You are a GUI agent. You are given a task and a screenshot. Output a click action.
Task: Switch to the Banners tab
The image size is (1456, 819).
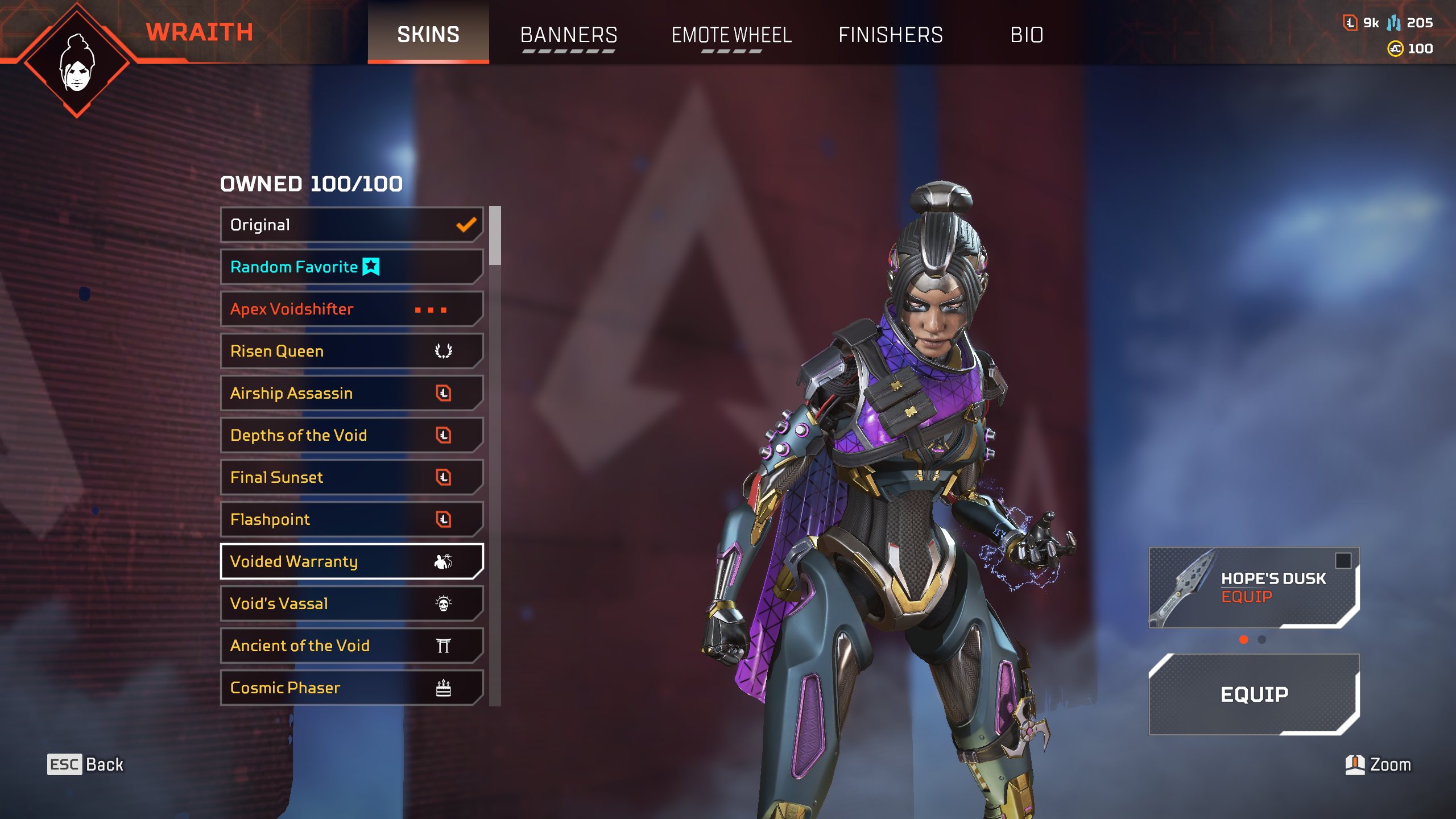pyautogui.click(x=569, y=35)
